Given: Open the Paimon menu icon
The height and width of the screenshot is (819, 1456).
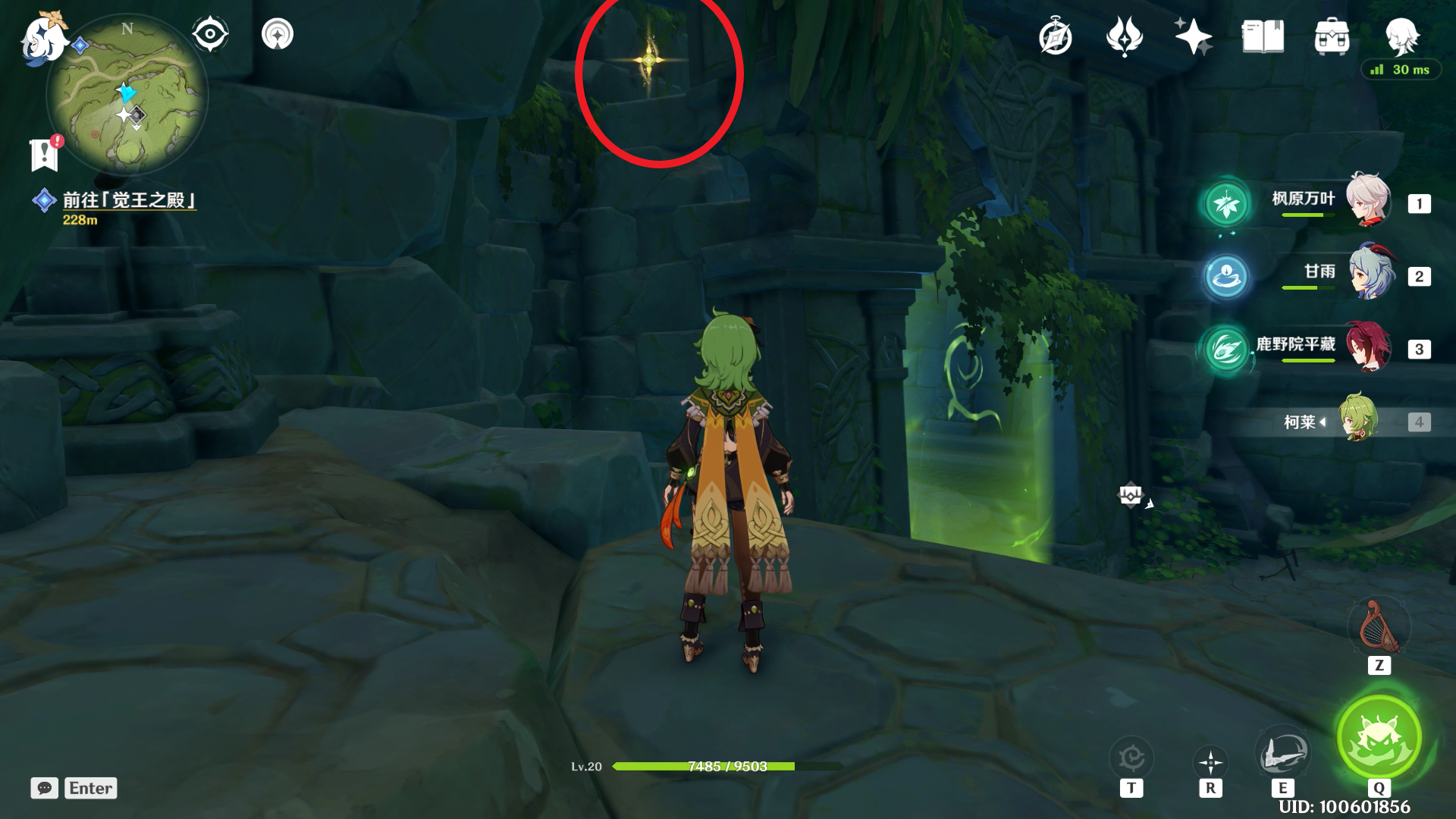Looking at the screenshot, I should (42, 38).
